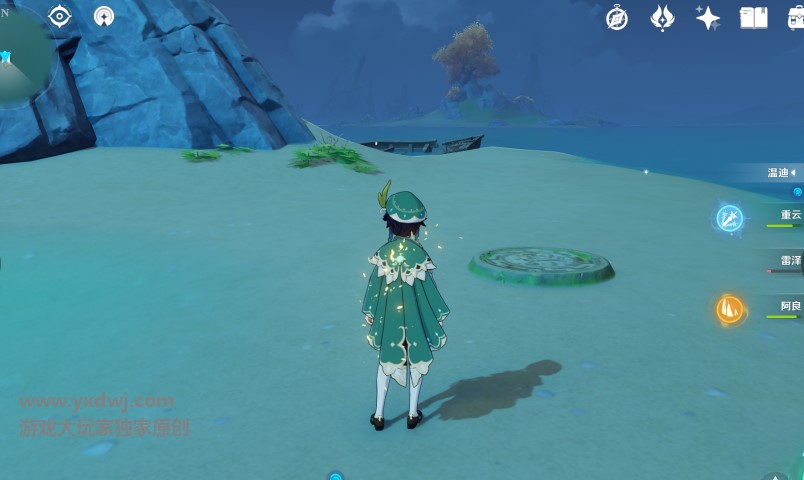Activate Elemental Sight eye icon
The width and height of the screenshot is (804, 480).
pyautogui.click(x=60, y=16)
